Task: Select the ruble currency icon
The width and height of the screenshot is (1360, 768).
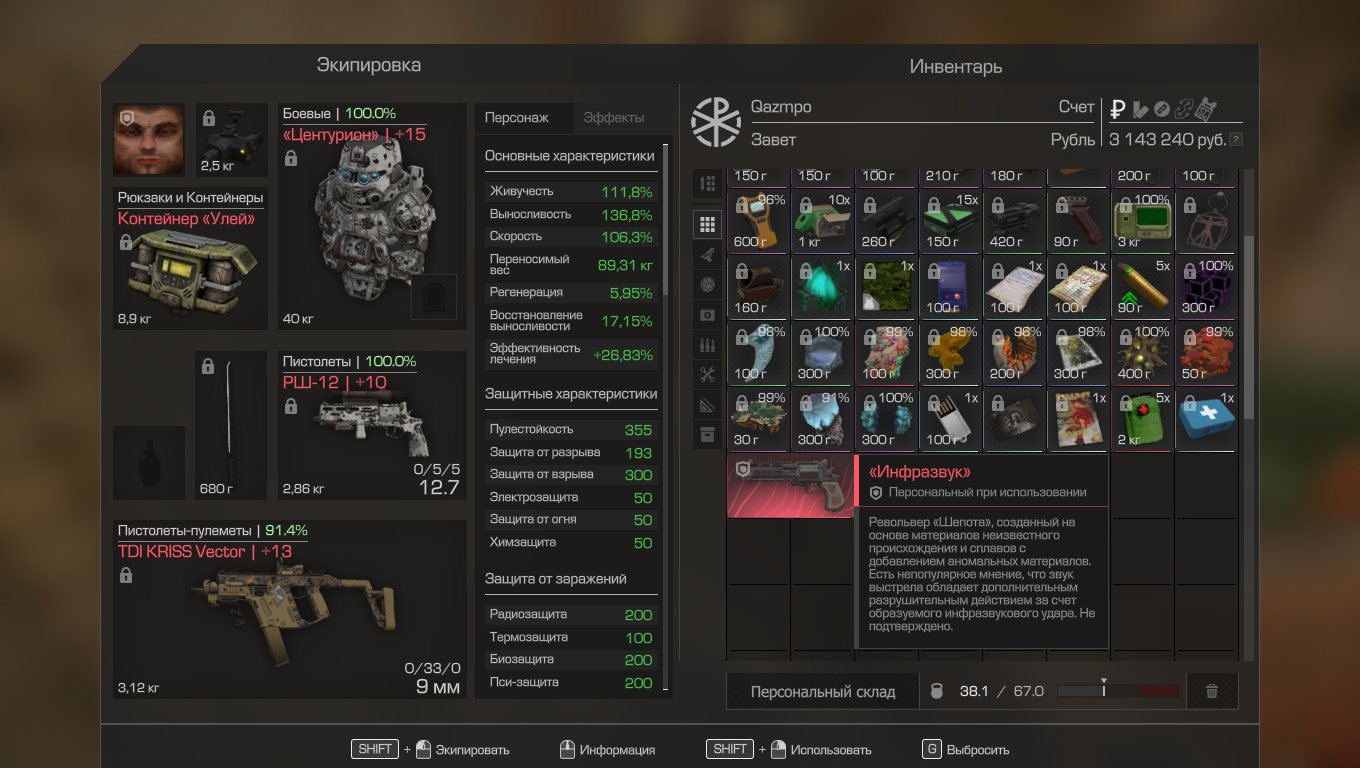Action: point(1118,109)
